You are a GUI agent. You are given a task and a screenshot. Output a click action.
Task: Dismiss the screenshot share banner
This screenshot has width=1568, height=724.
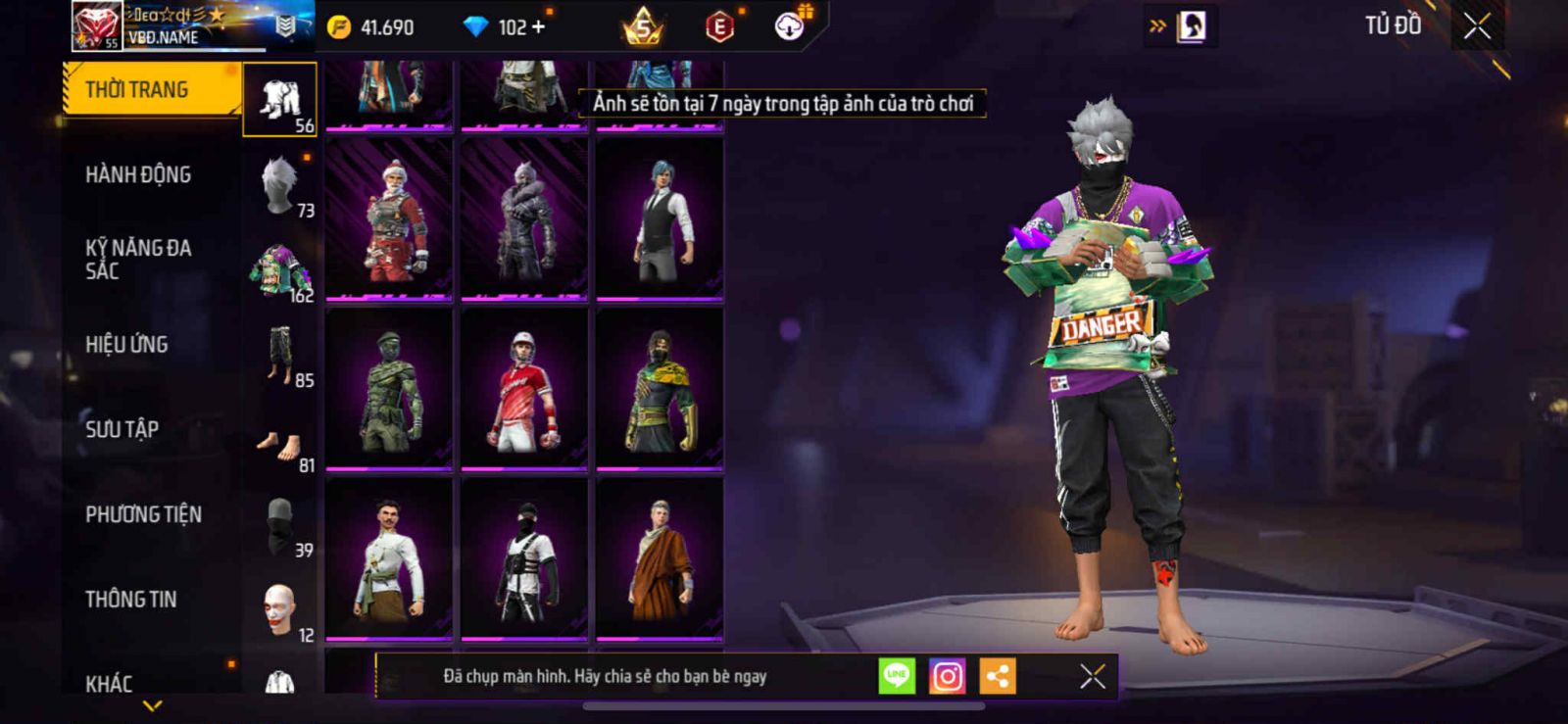pos(1092,676)
